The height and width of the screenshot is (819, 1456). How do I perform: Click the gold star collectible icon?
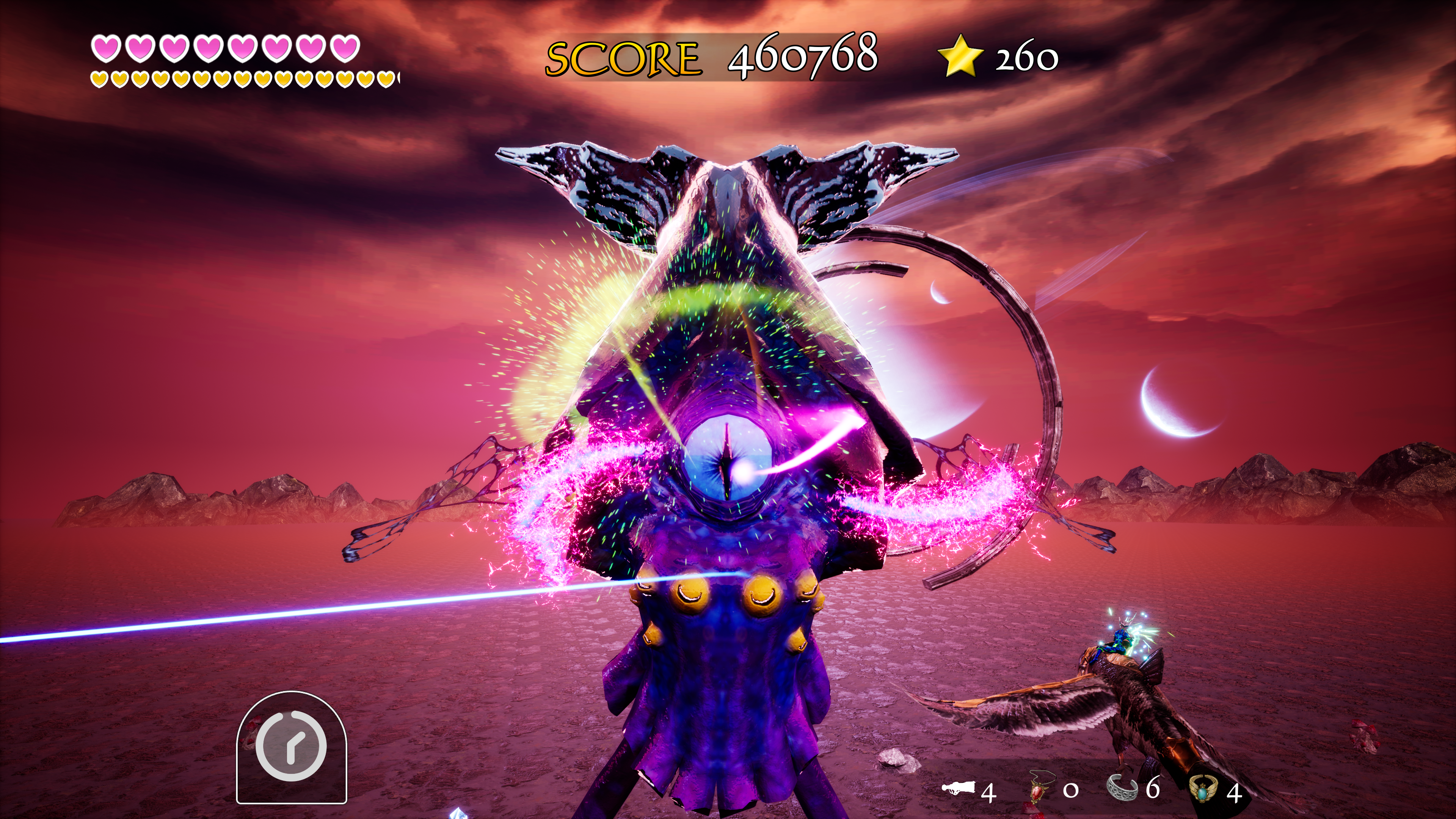[960, 55]
